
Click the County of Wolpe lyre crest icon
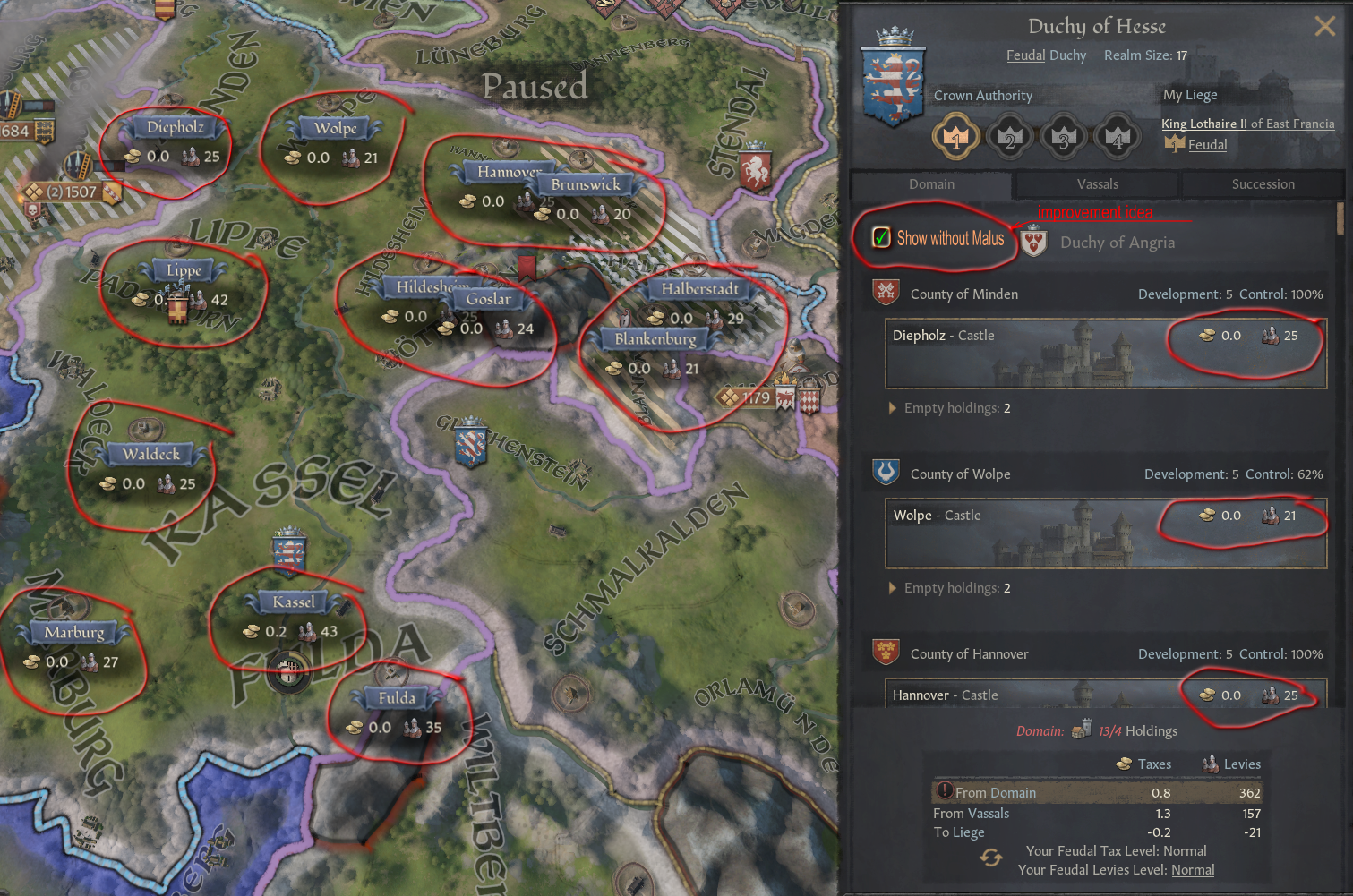click(x=886, y=474)
